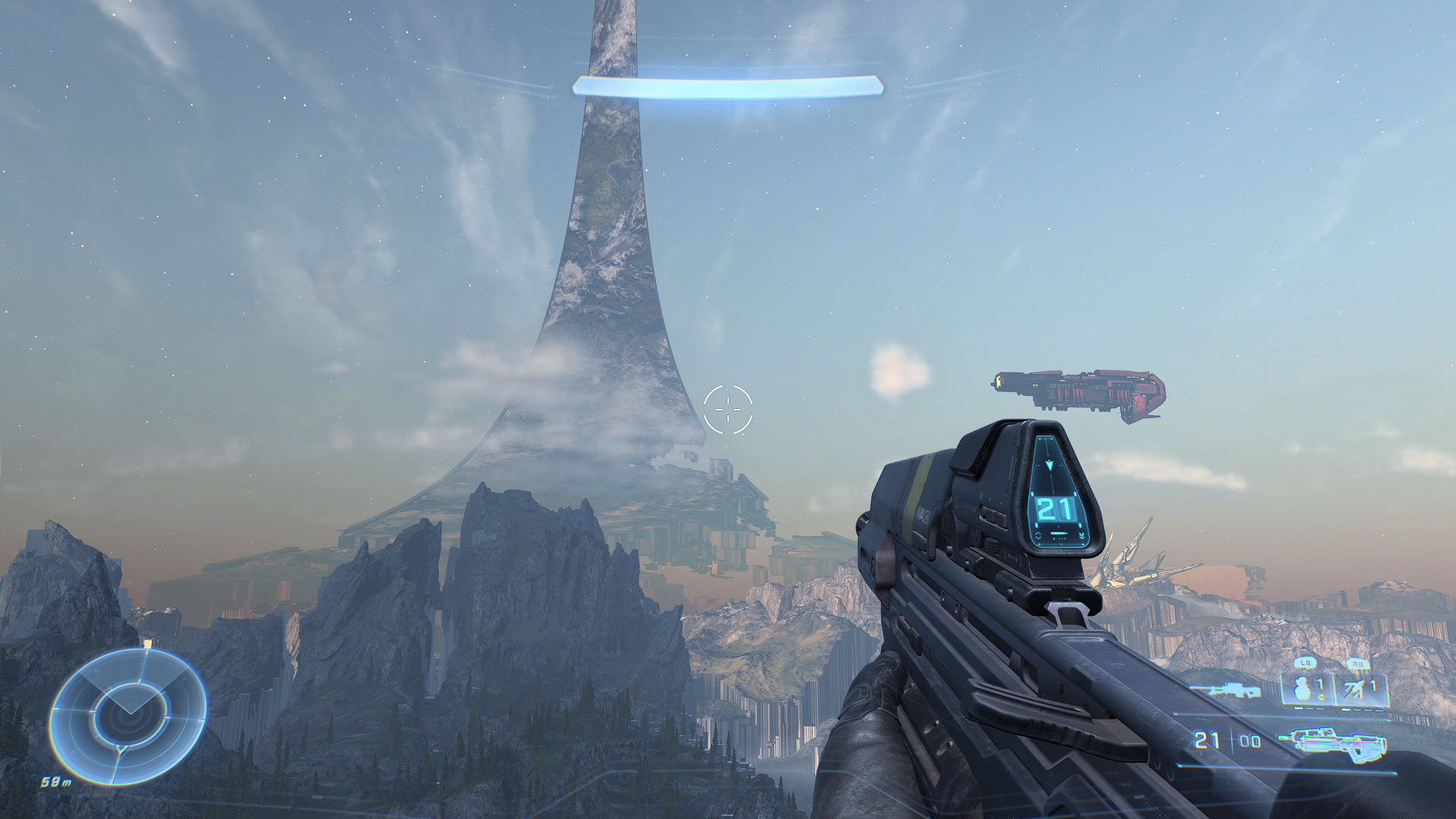Click the thruster equipment icon in RB slot
This screenshot has width=1456, height=819.
click(x=1354, y=687)
